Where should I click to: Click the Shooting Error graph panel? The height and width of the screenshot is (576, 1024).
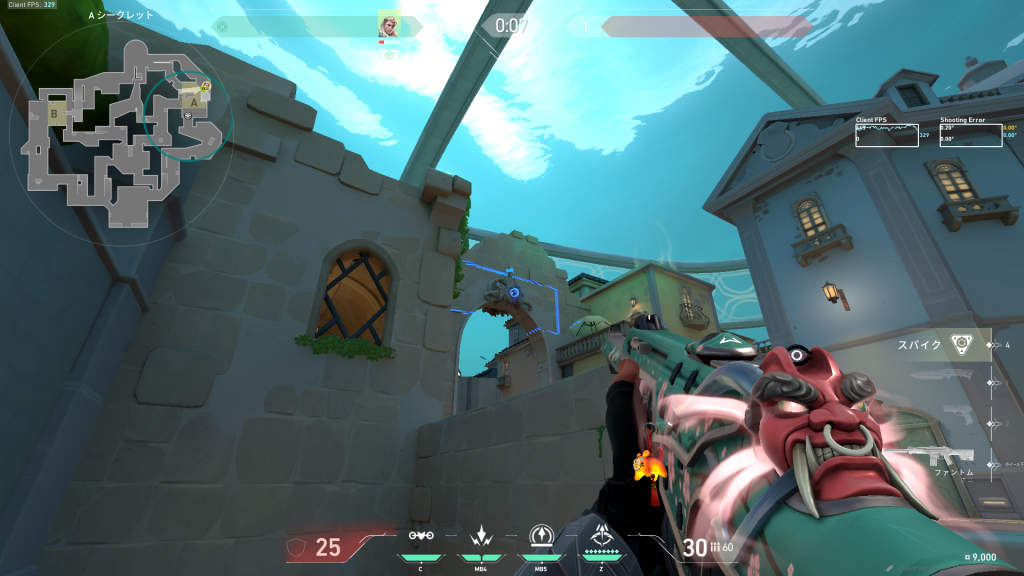click(970, 134)
